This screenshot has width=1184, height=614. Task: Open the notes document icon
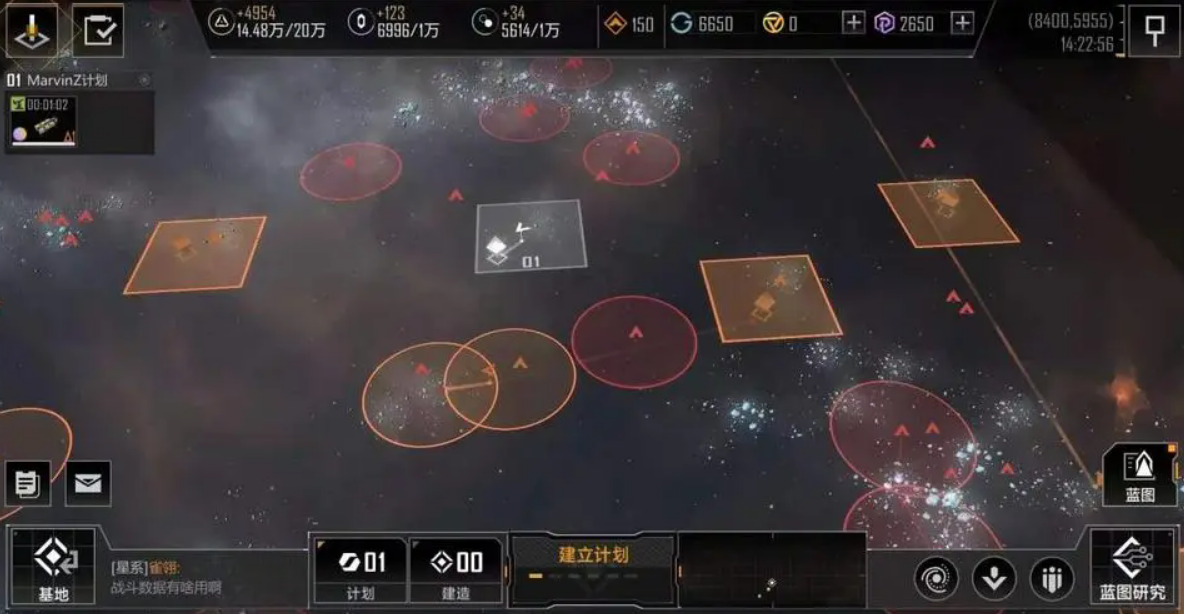(28, 484)
